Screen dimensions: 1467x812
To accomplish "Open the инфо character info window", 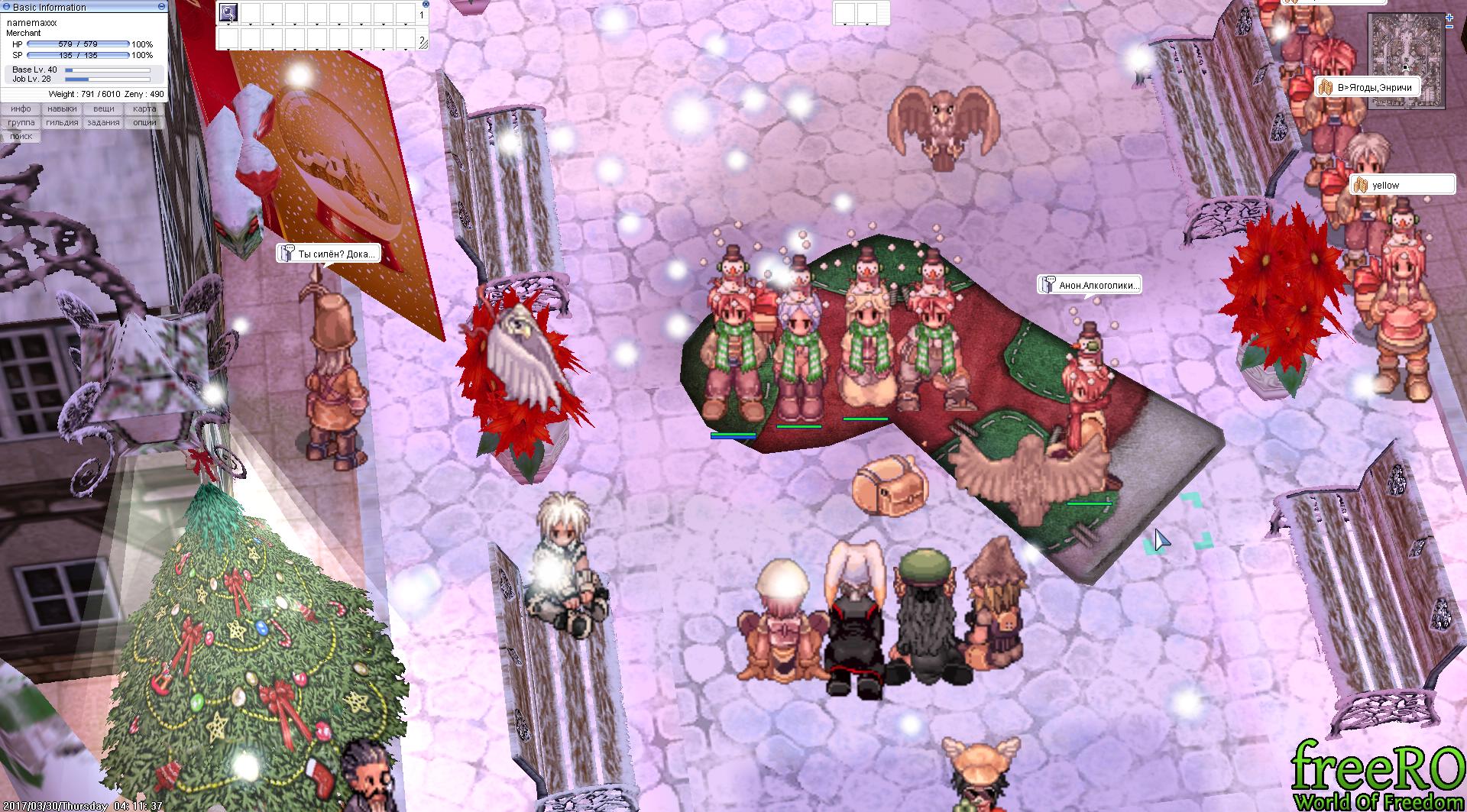I will pos(21,109).
